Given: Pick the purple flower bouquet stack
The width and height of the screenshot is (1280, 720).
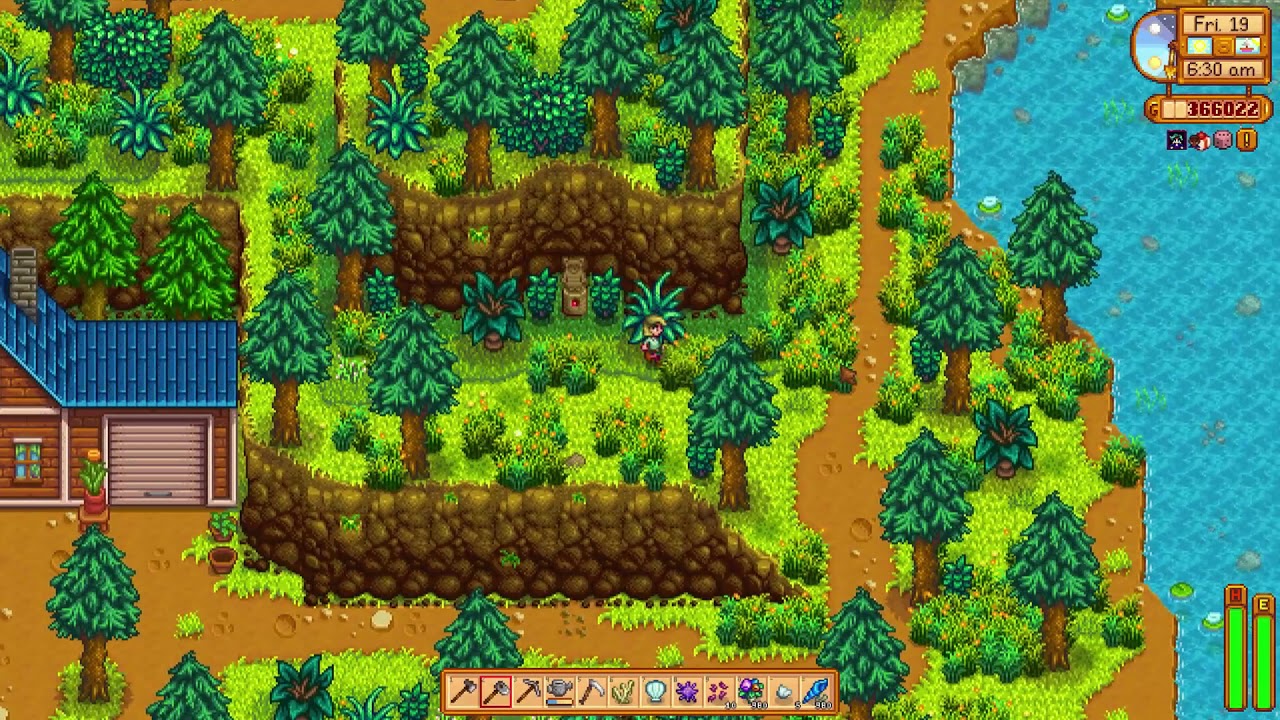Looking at the screenshot, I should click(752, 691).
